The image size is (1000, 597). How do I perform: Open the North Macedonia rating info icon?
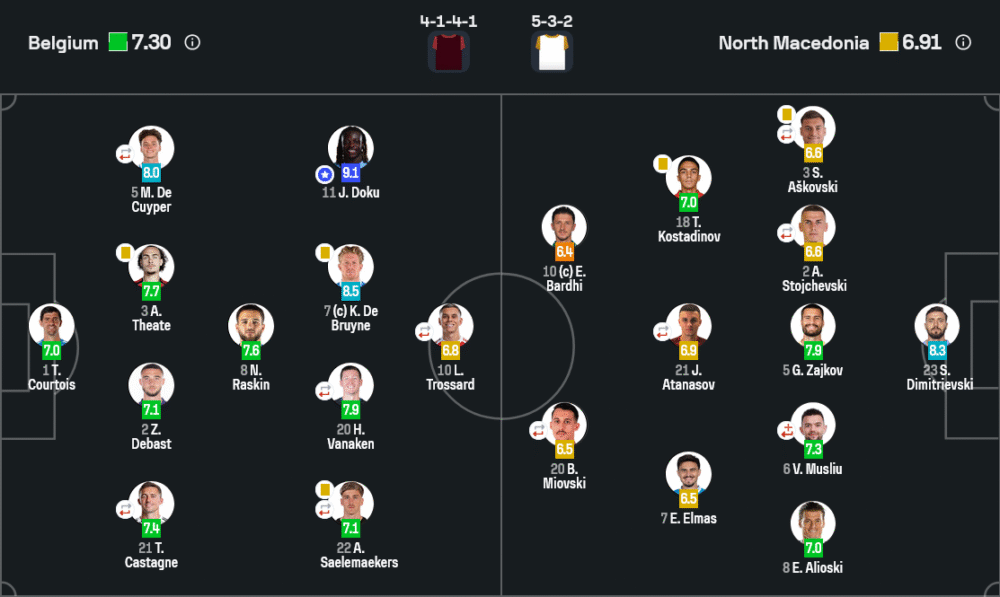click(963, 43)
